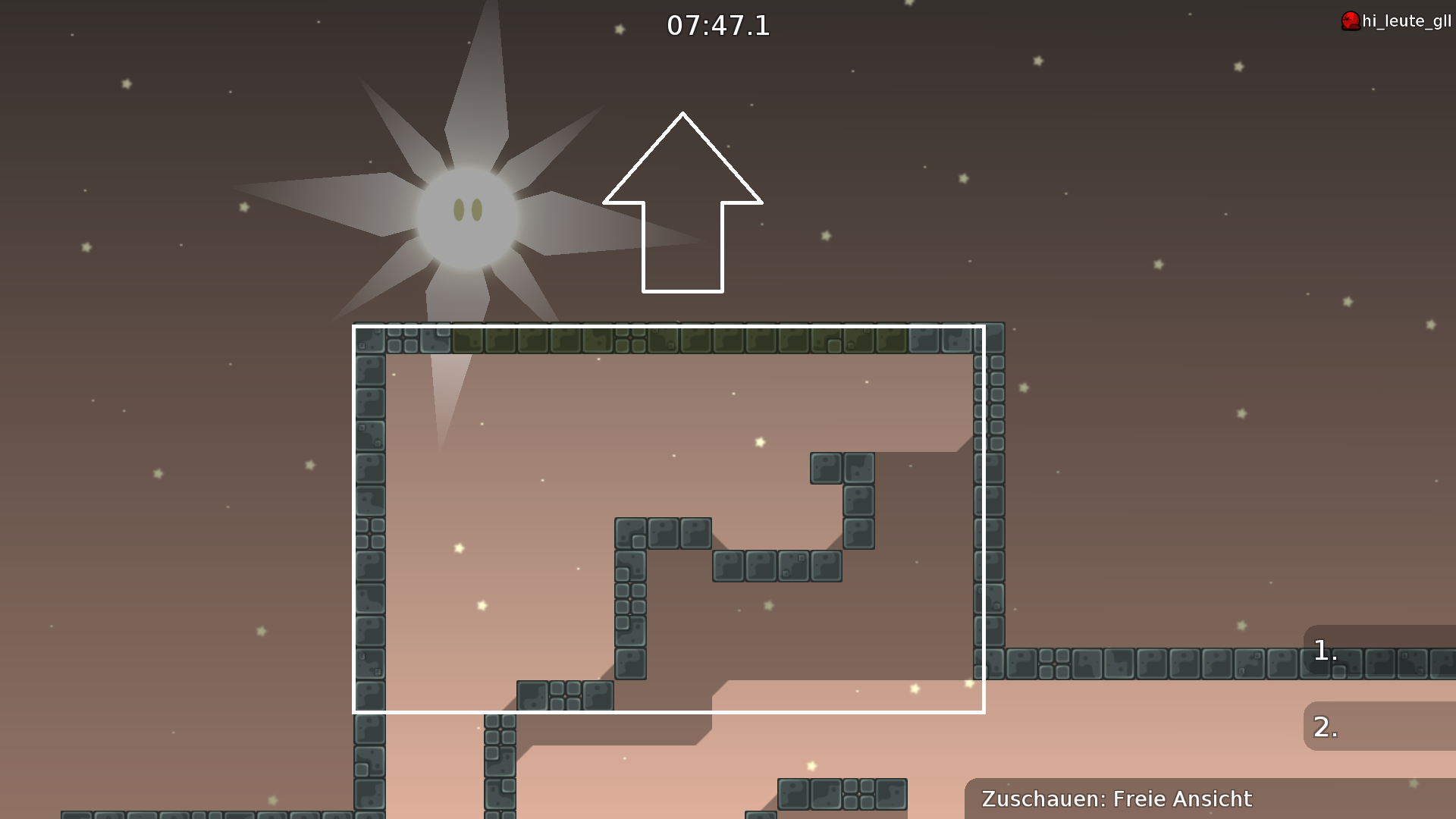Click the 'Freie Ansicht' view mode label
This screenshot has width=1456, height=819.
pos(1181,799)
